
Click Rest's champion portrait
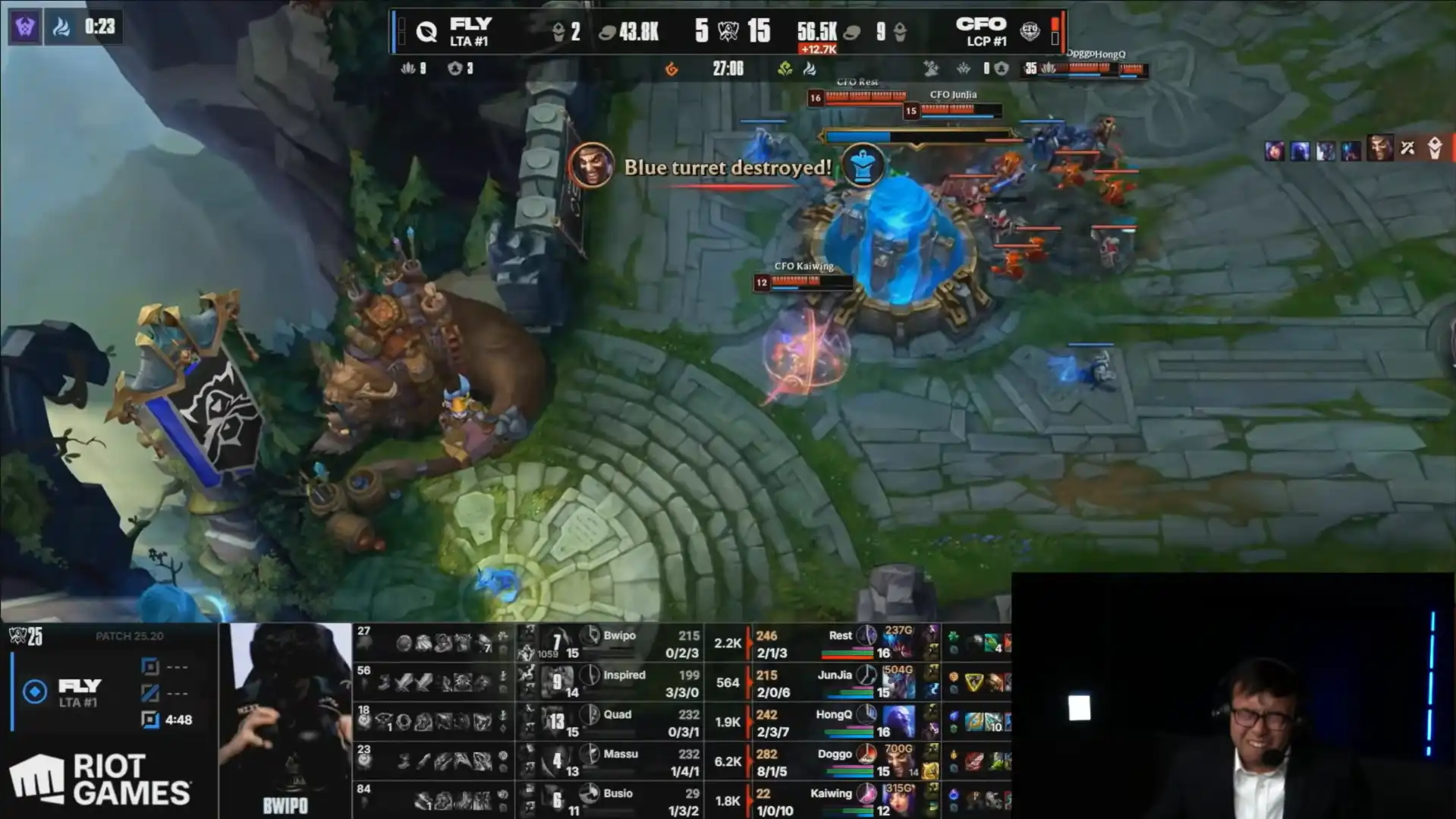tap(899, 643)
